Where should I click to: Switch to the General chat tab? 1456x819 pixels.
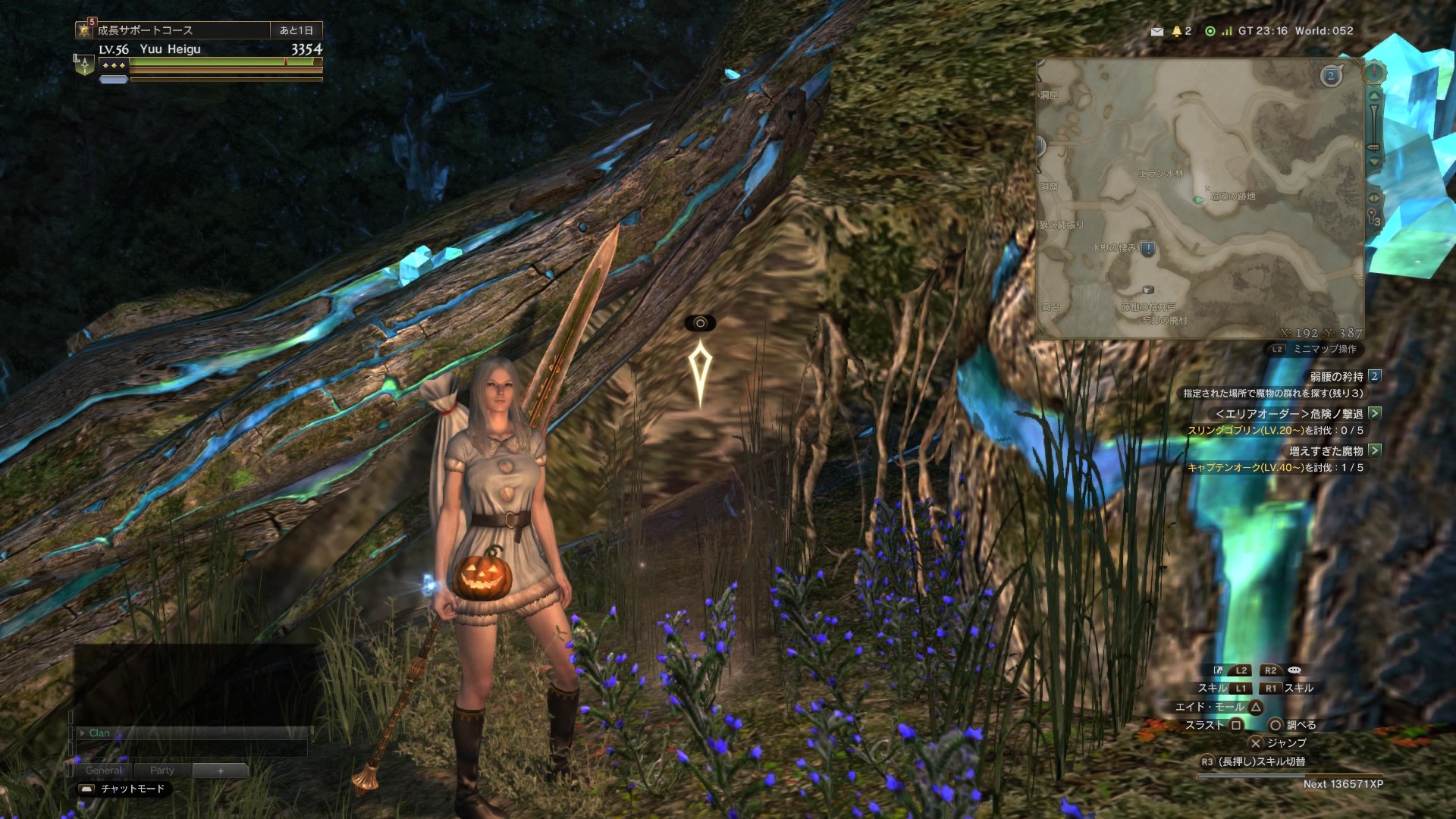pos(104,770)
